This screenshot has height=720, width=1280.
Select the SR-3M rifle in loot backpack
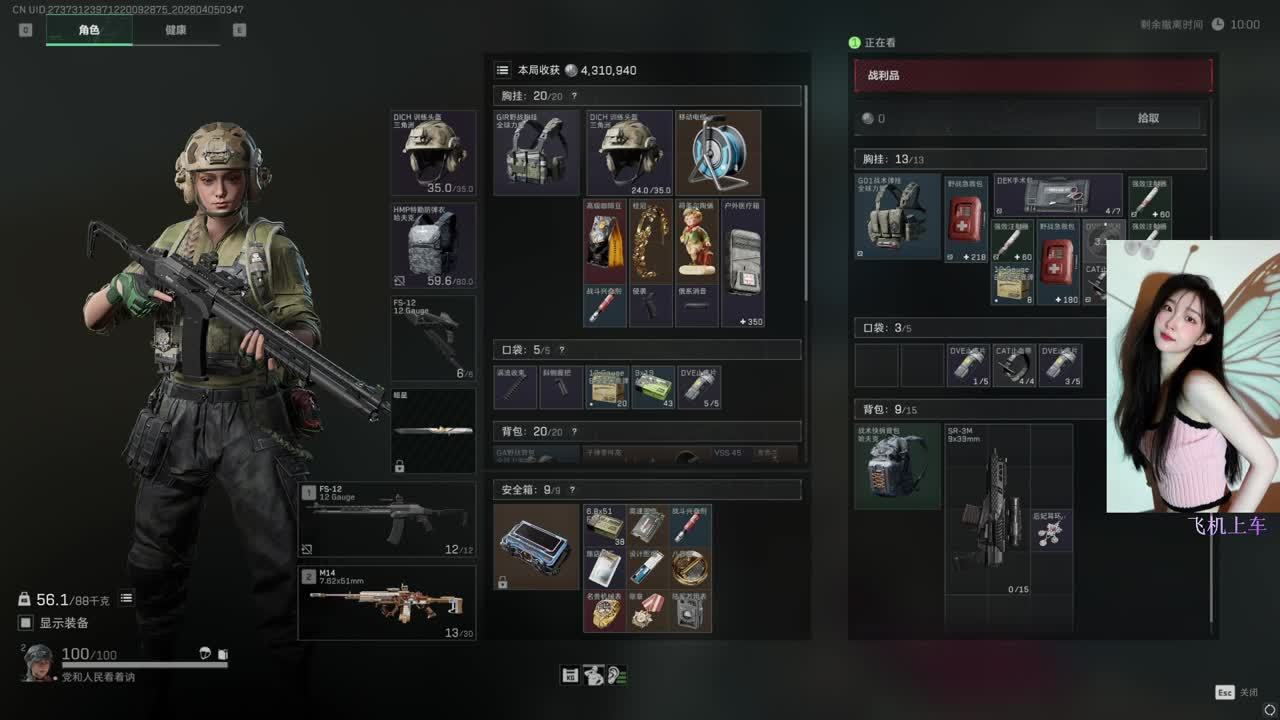[x=988, y=510]
